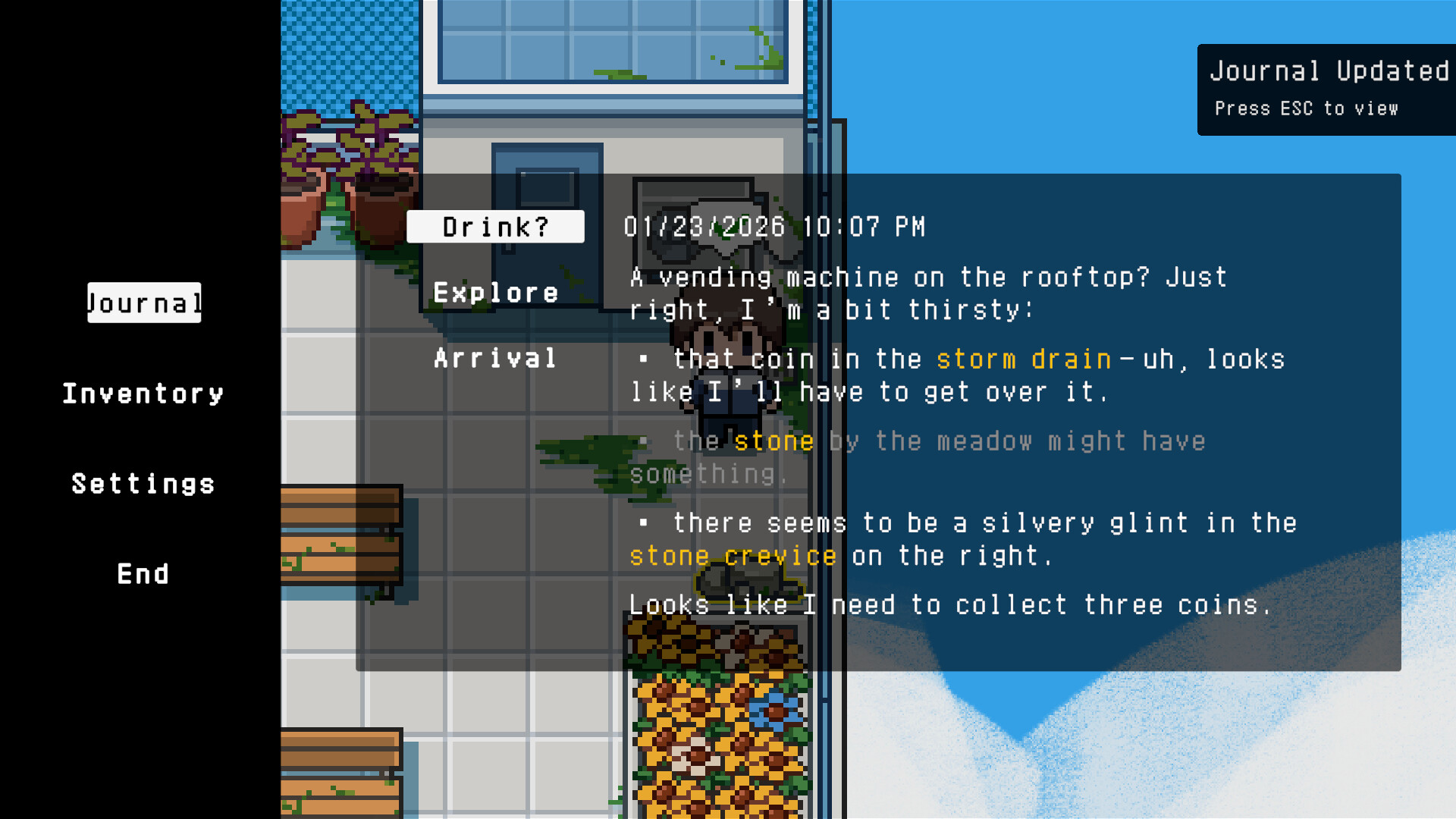Open the Explore journal entry
1456x819 pixels.
point(496,292)
